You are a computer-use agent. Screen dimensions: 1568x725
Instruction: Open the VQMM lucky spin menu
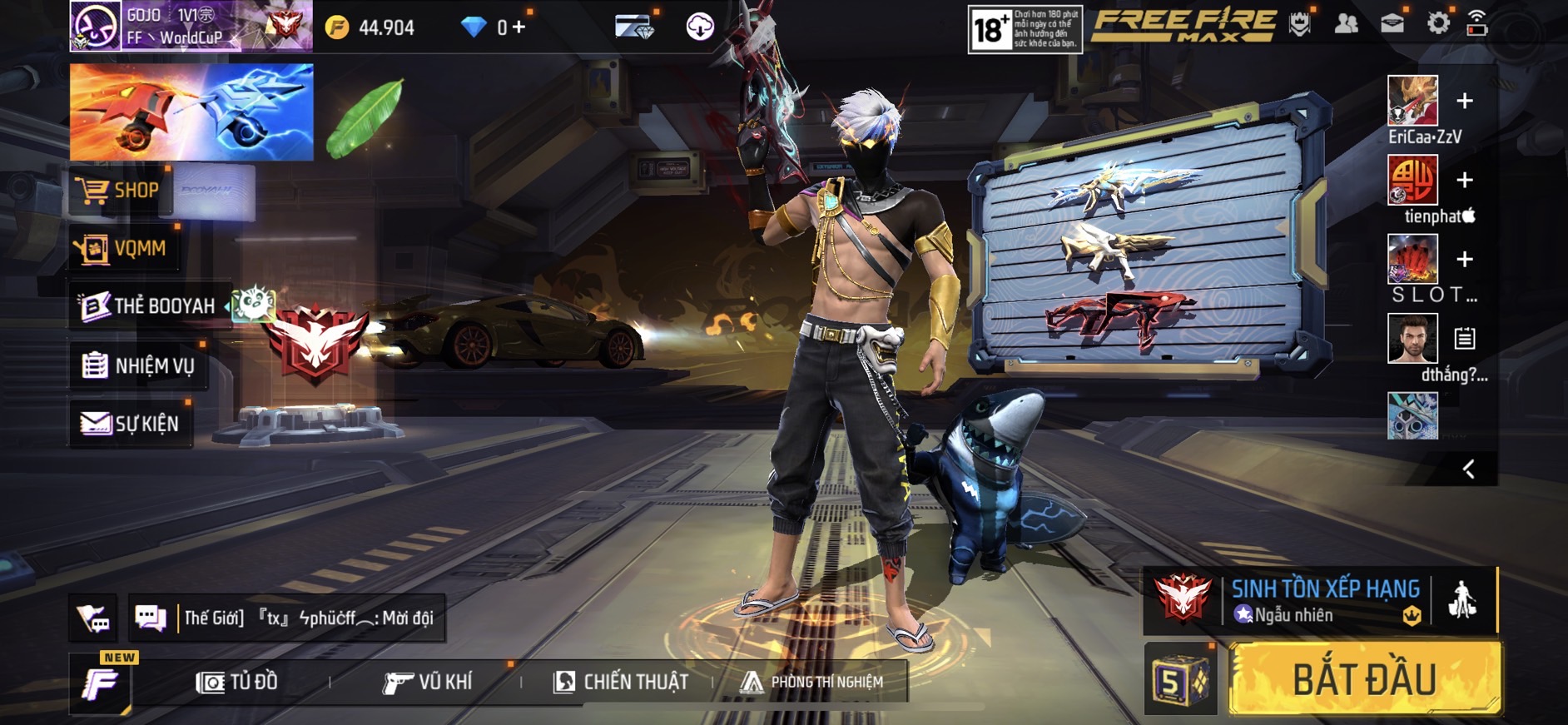point(125,248)
